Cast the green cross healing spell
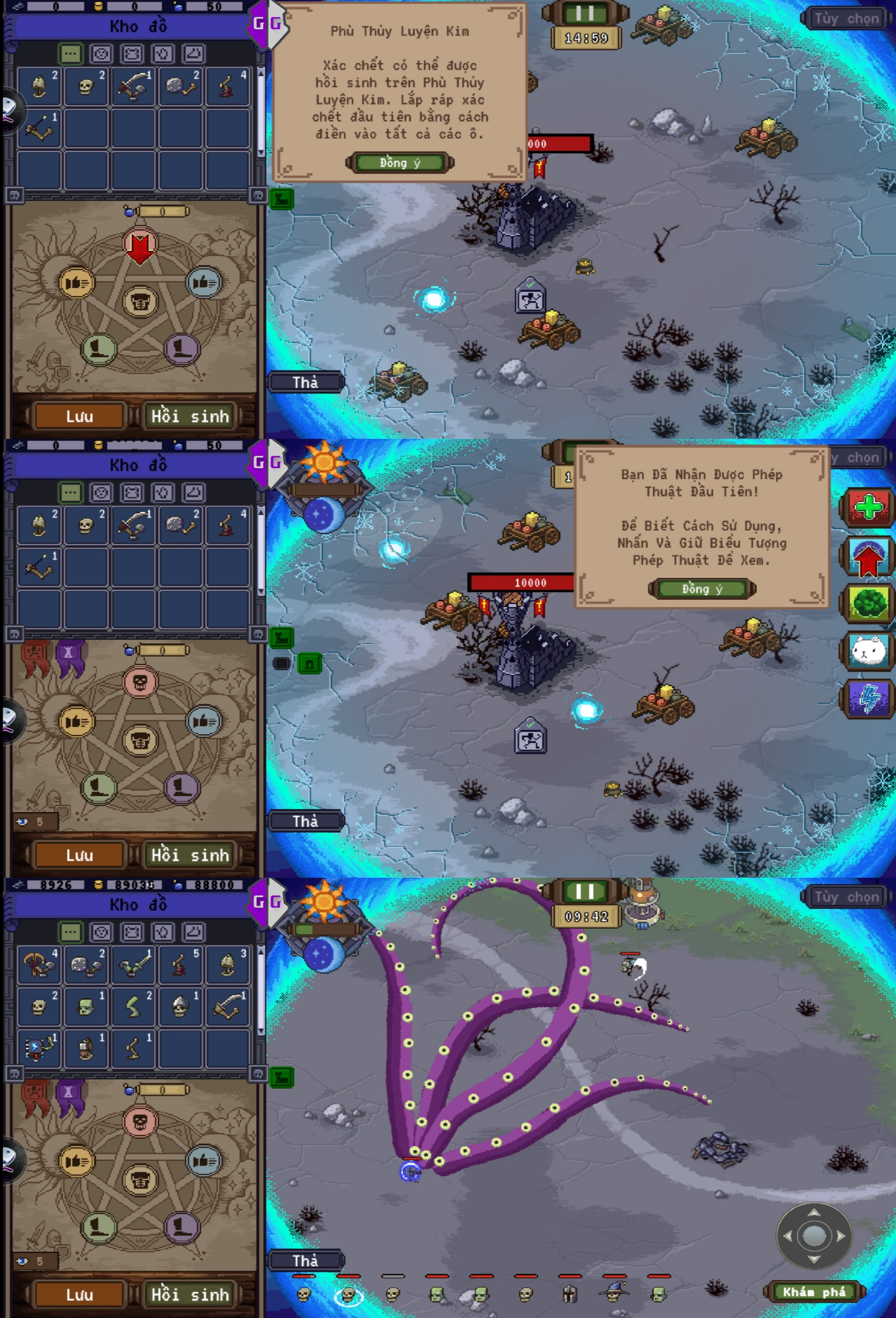The image size is (896, 1318). click(x=868, y=507)
